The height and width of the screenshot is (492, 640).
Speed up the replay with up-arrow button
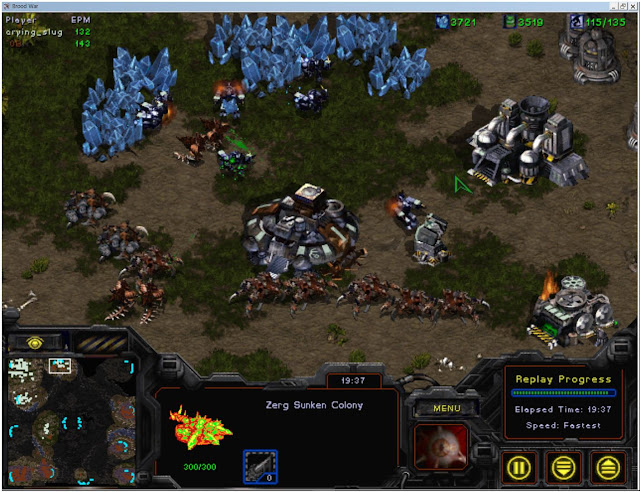[x=605, y=465]
